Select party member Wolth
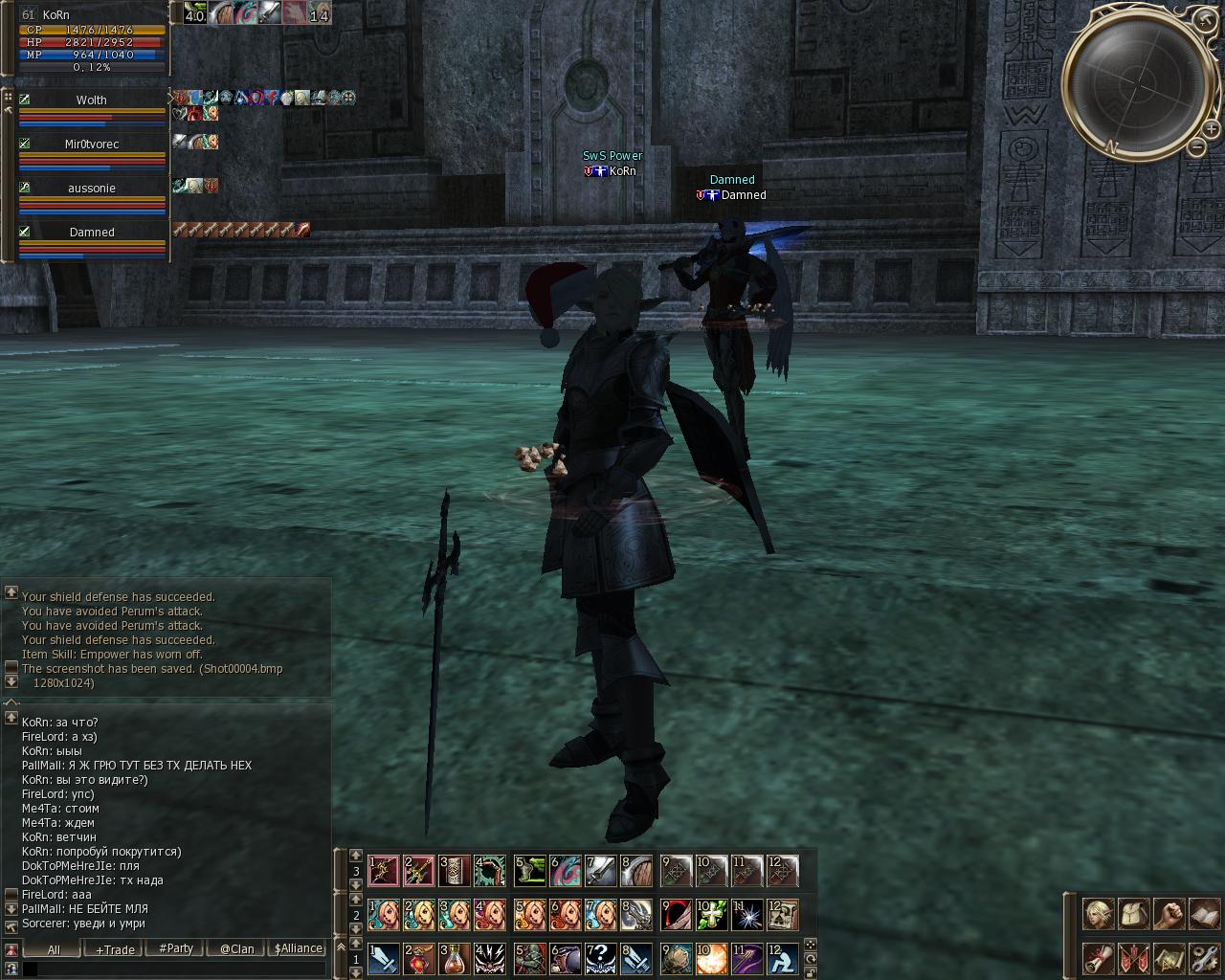1225x980 pixels. coord(92,100)
